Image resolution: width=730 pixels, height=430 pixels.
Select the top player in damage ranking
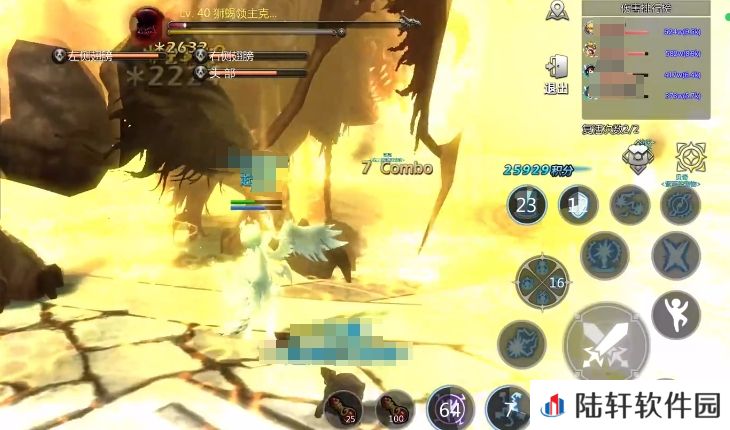646,31
